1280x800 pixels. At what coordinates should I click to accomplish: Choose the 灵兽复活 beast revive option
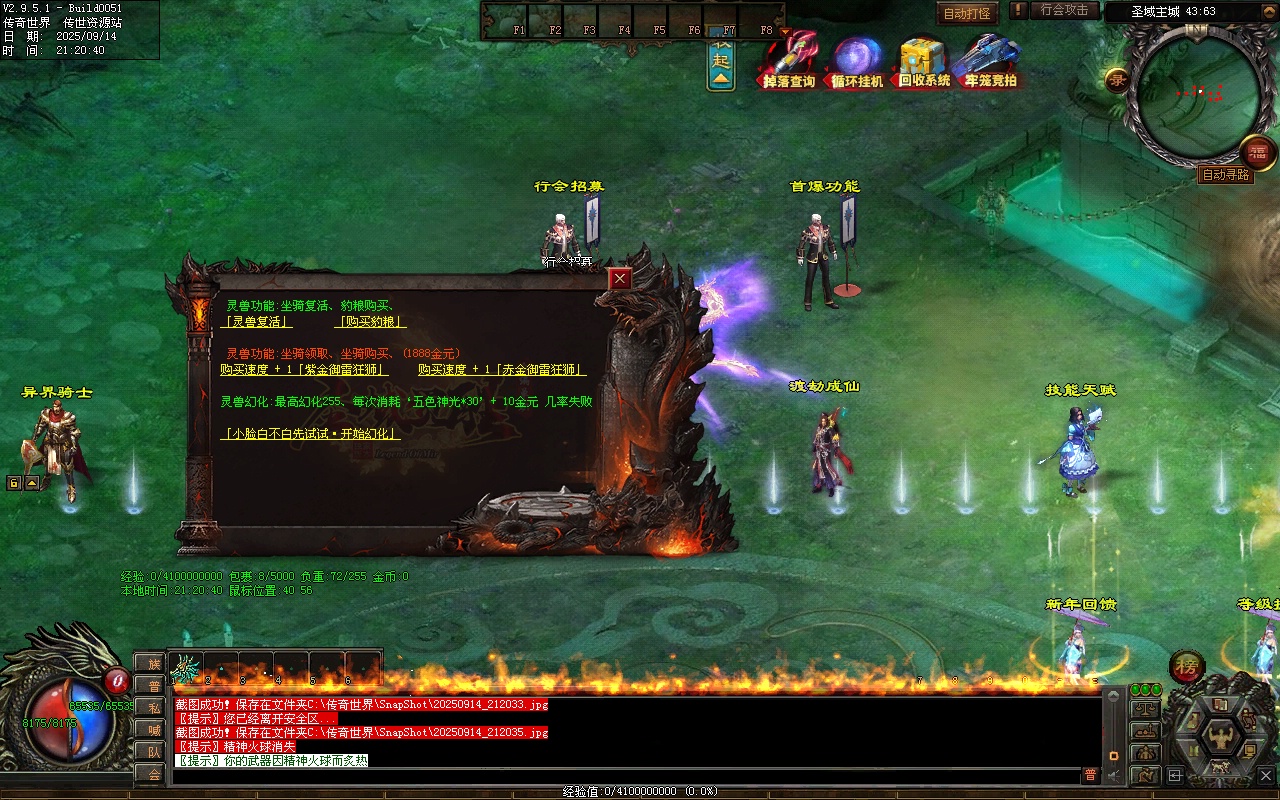(x=257, y=322)
